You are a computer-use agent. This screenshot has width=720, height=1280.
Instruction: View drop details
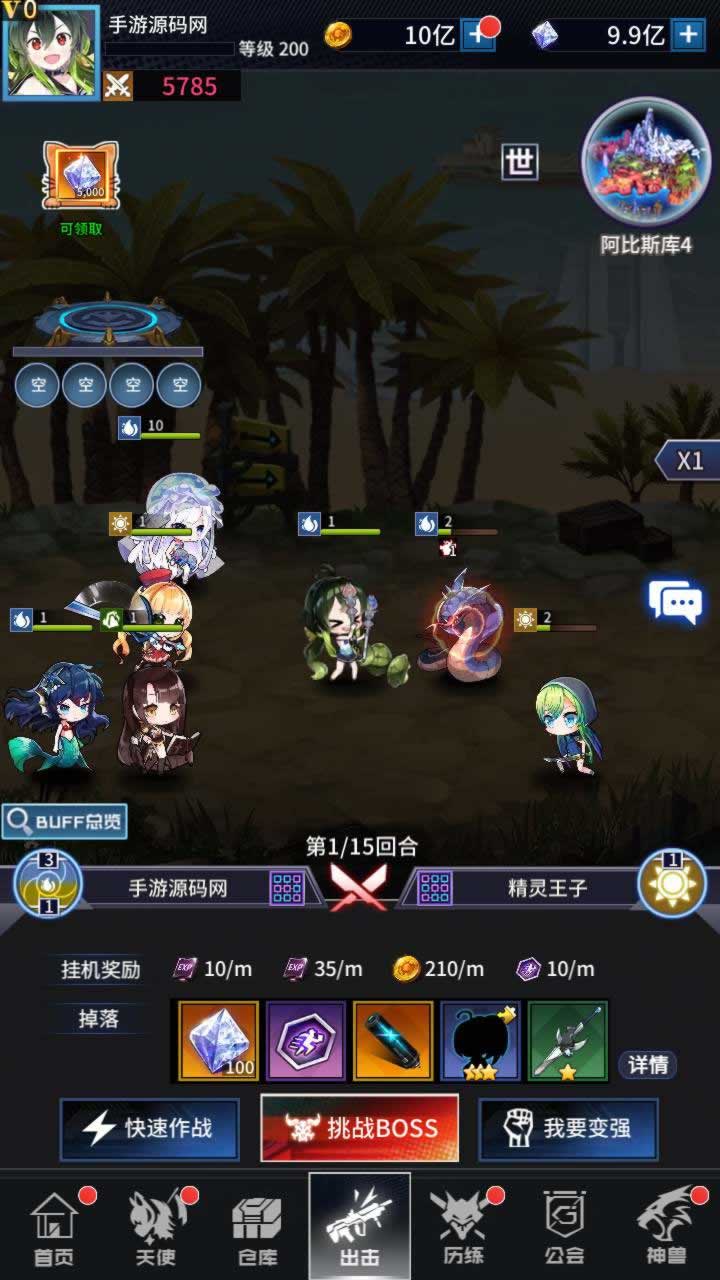pos(647,1065)
